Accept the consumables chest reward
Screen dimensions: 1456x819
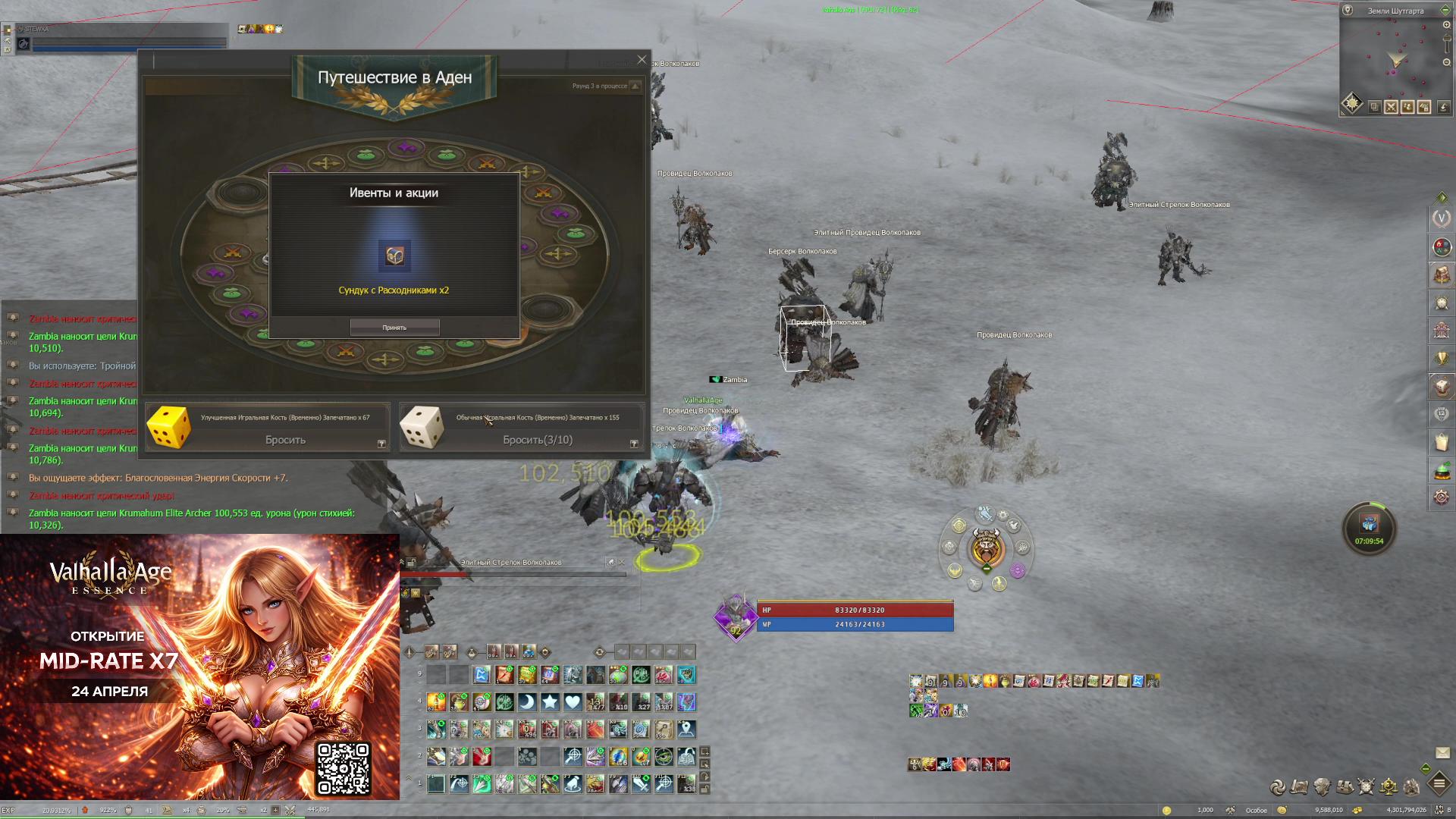click(x=394, y=328)
